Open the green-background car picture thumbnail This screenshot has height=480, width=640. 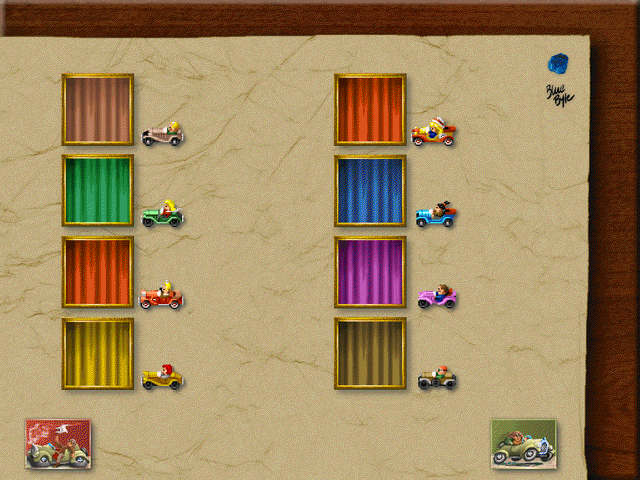coord(523,443)
